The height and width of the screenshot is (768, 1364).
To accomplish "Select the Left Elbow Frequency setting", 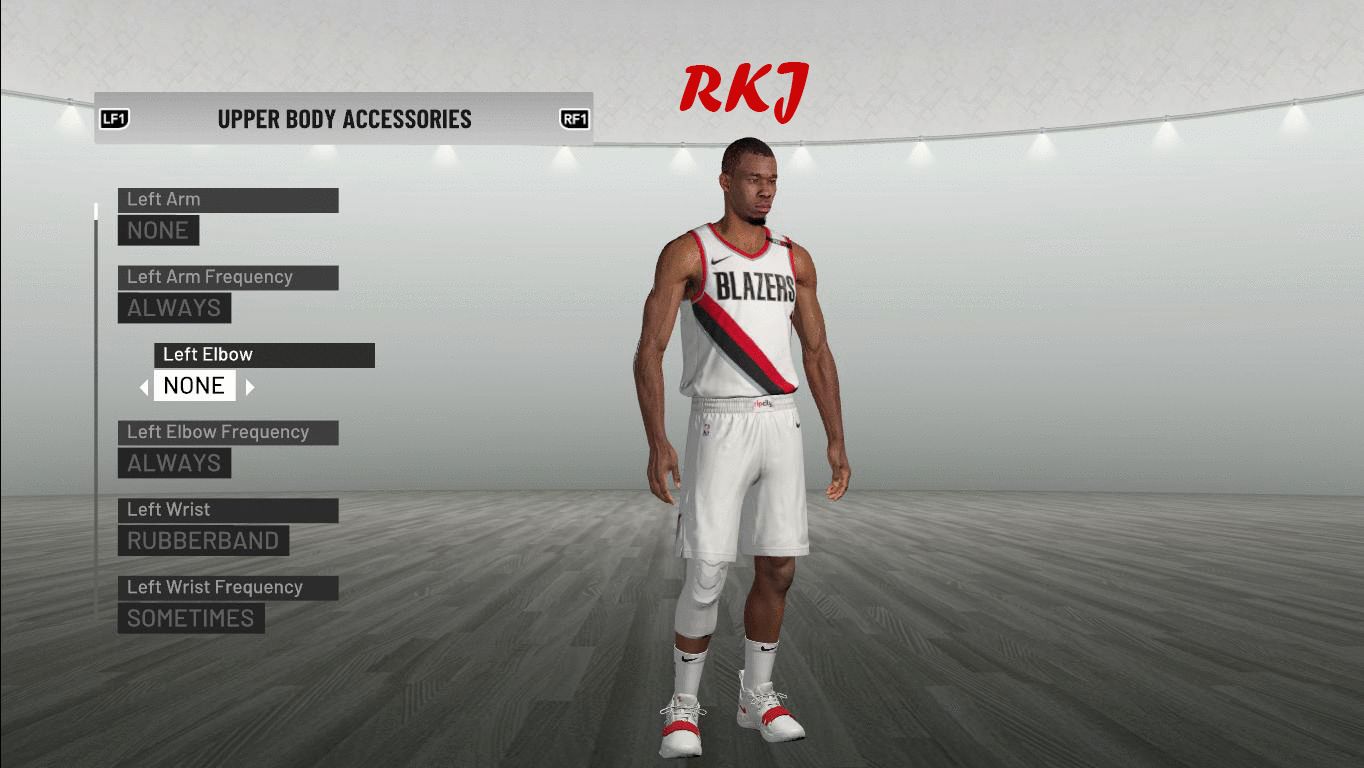I will (227, 432).
